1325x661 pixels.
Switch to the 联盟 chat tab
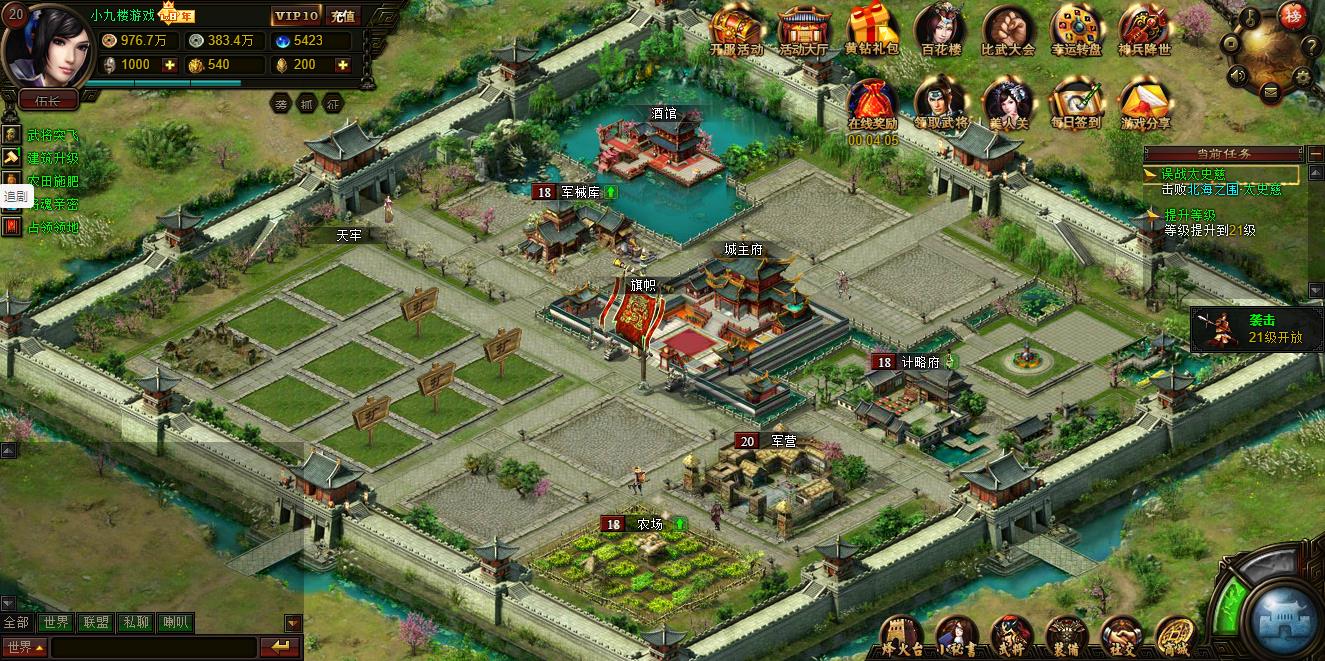(x=96, y=623)
